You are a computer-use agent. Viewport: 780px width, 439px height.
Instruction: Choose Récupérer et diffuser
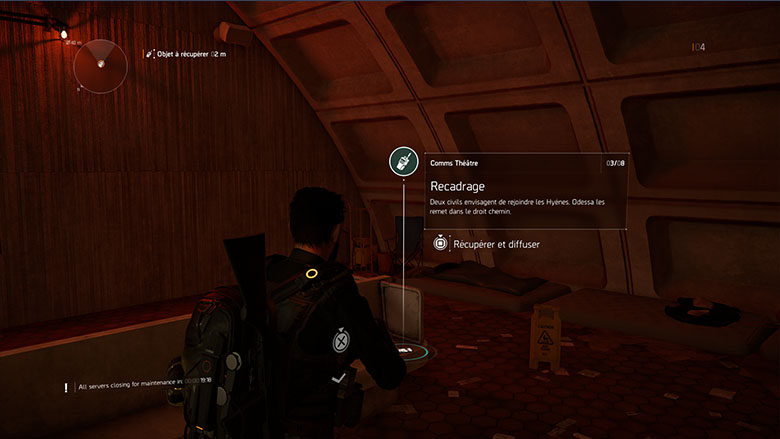496,244
